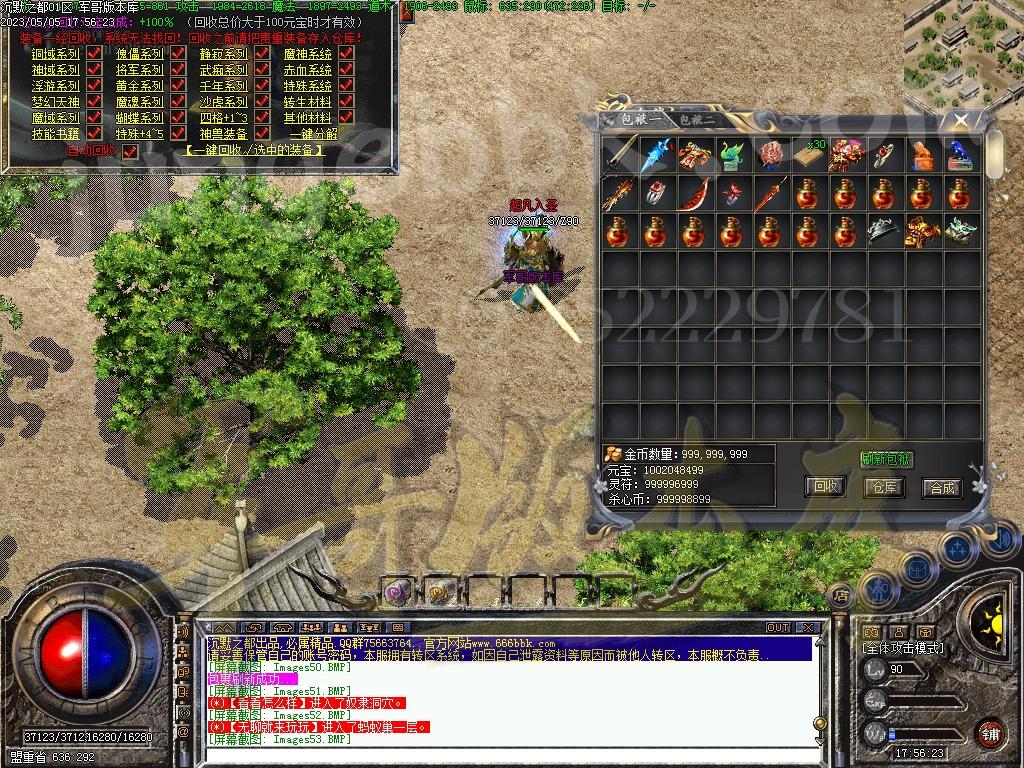Screen dimensions: 1024x768
Task: Switch to the 包裹二 bag tab
Action: (696, 120)
